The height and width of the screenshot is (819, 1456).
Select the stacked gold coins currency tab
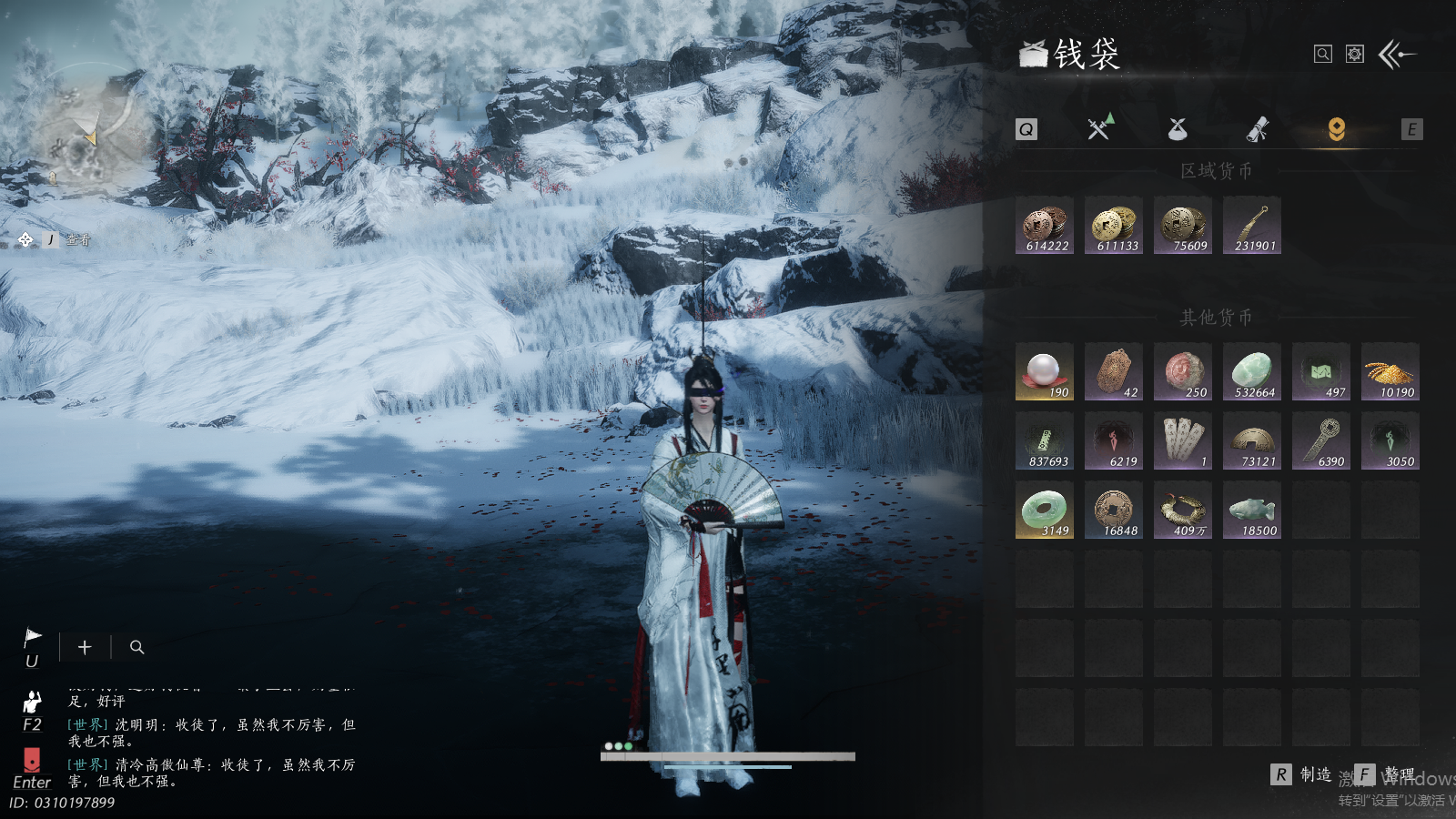[x=1336, y=129]
